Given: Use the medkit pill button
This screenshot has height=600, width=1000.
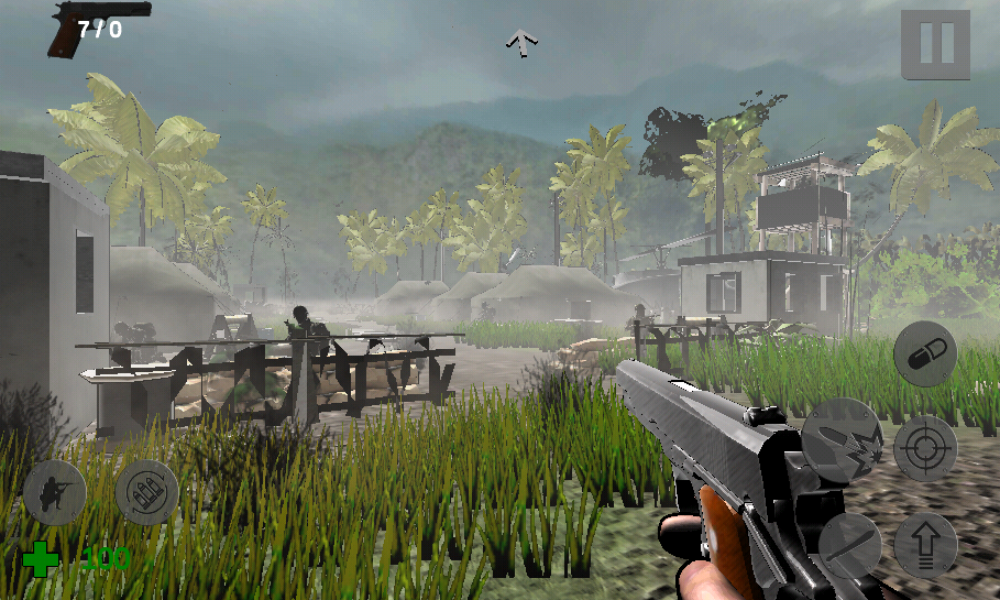Looking at the screenshot, I should point(925,354).
